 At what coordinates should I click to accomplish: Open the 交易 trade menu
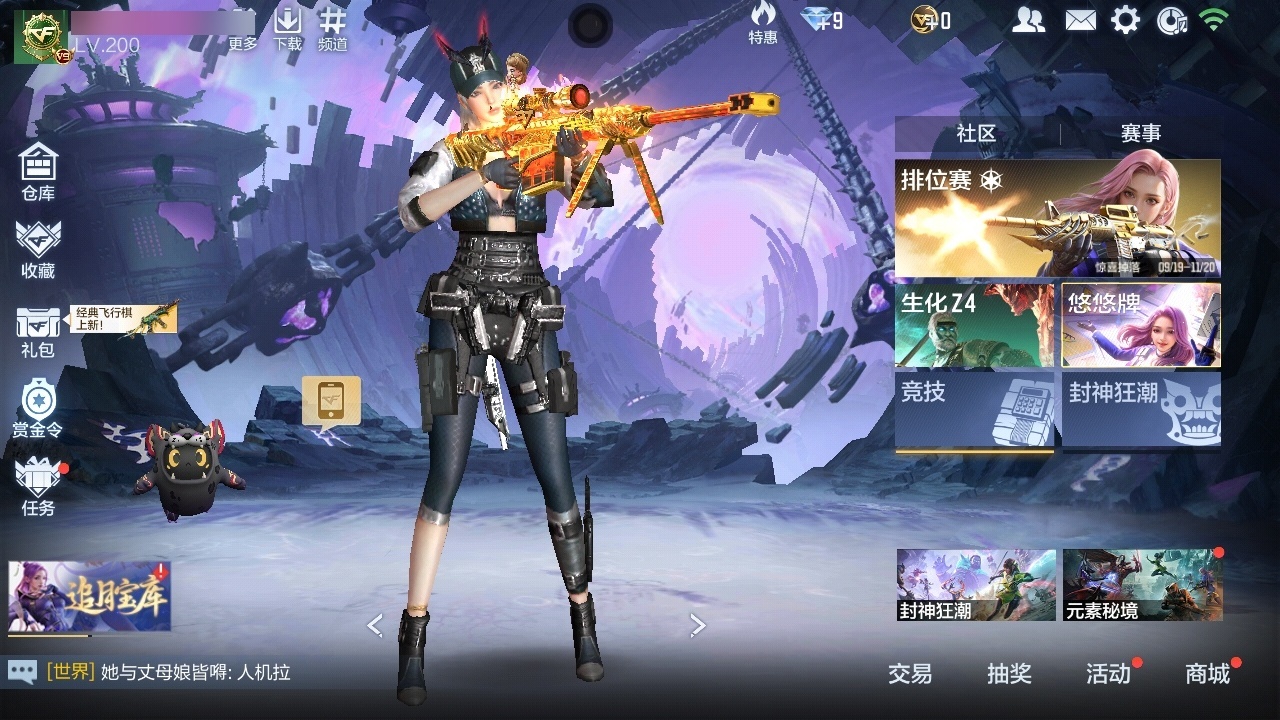(x=910, y=674)
